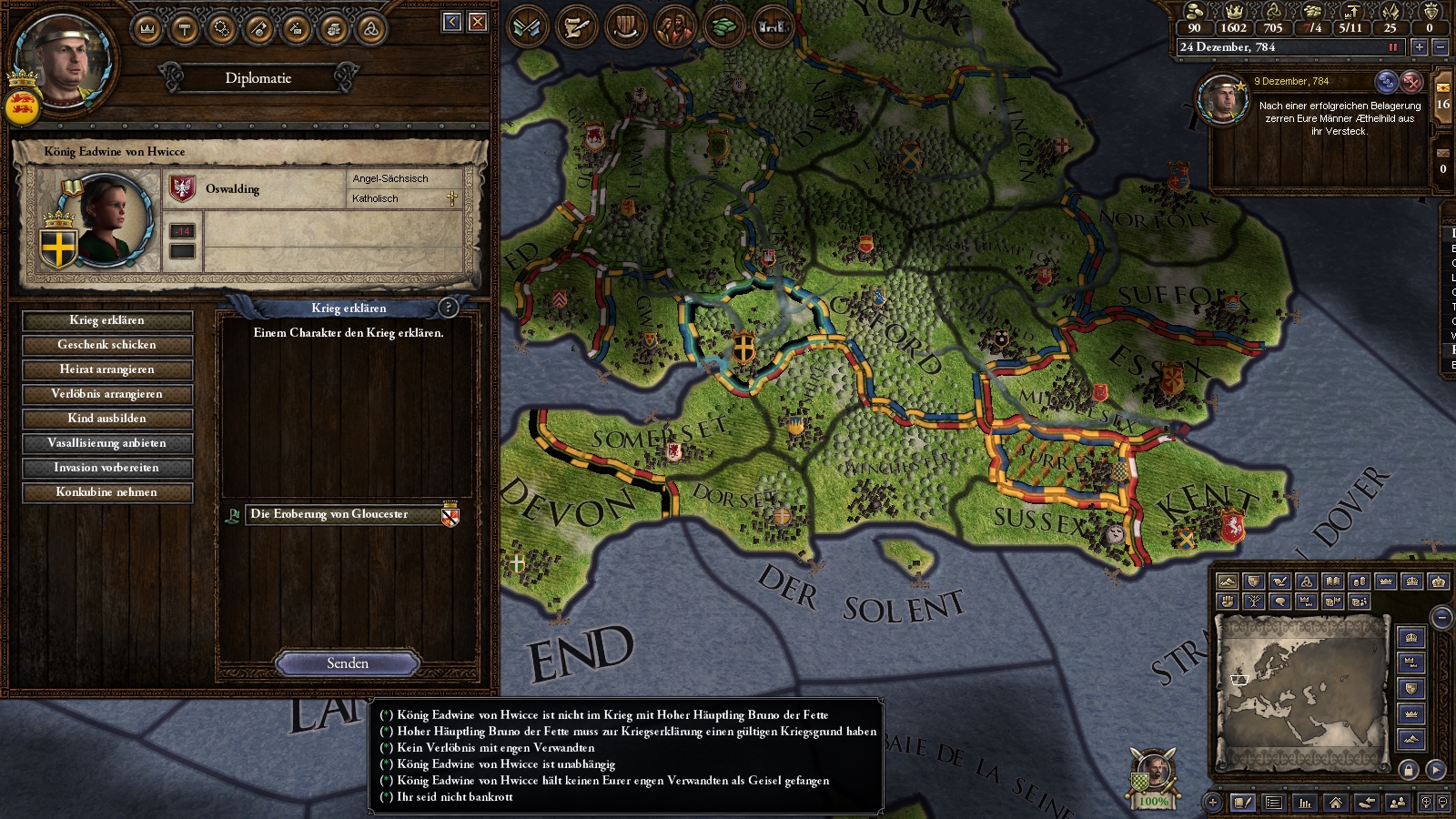Screen dimensions: 1456x819
Task: Choose Invasion vorbereiten
Action: (x=107, y=468)
